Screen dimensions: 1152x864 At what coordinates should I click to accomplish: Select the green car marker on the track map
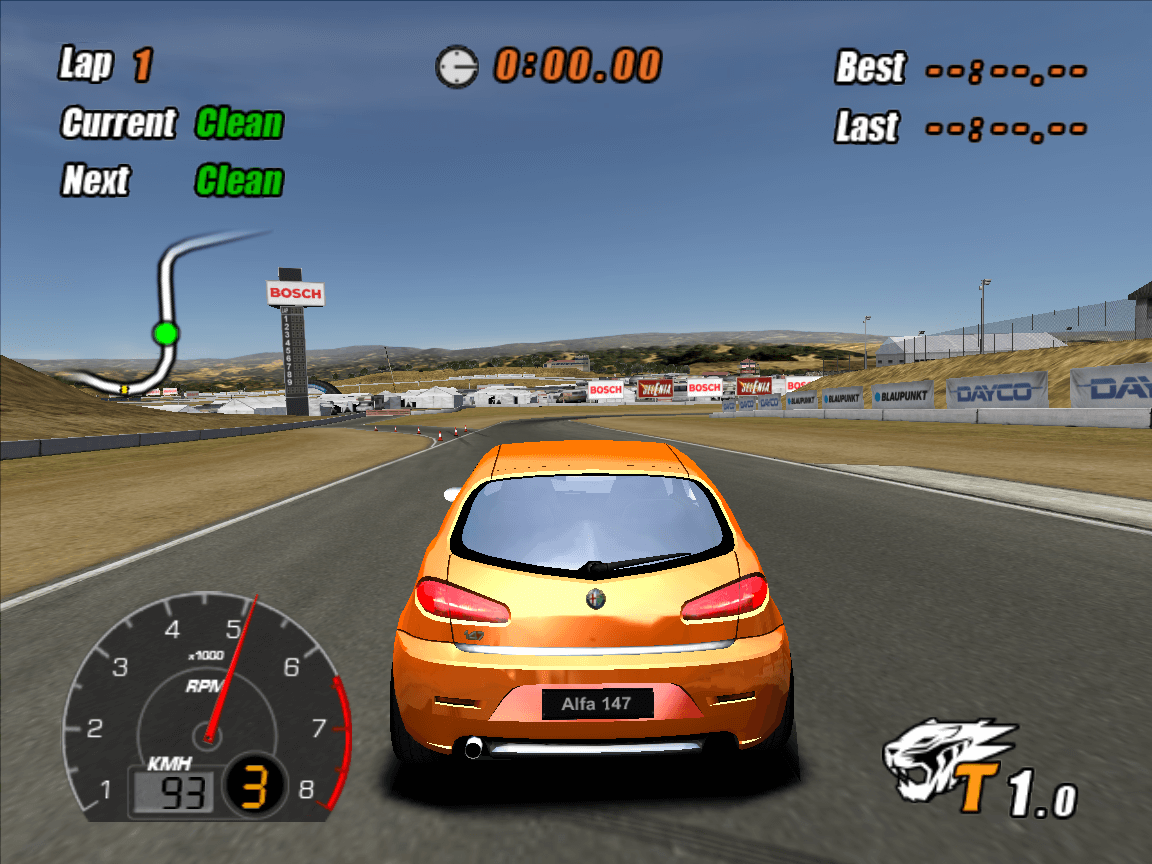(x=166, y=333)
